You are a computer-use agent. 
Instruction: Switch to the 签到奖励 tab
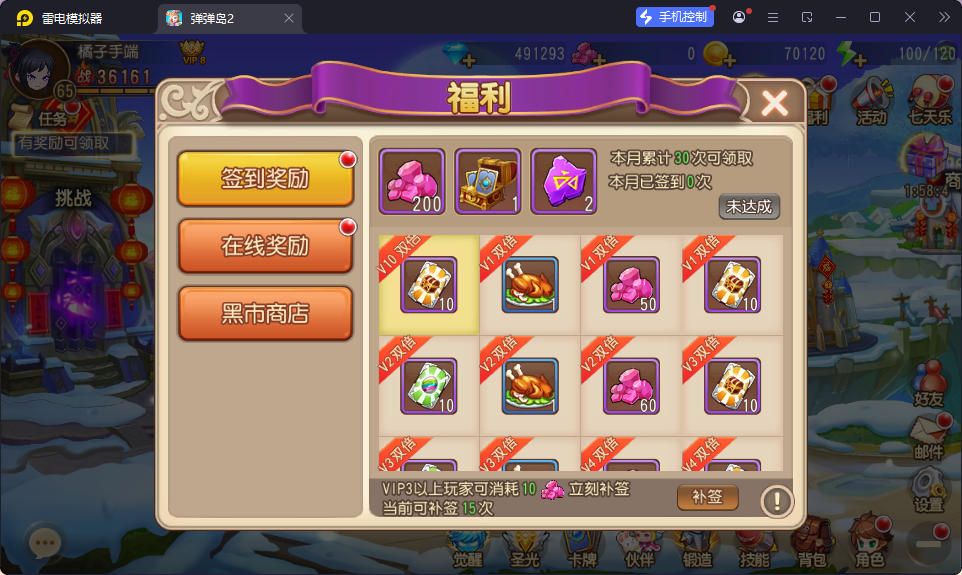point(265,179)
